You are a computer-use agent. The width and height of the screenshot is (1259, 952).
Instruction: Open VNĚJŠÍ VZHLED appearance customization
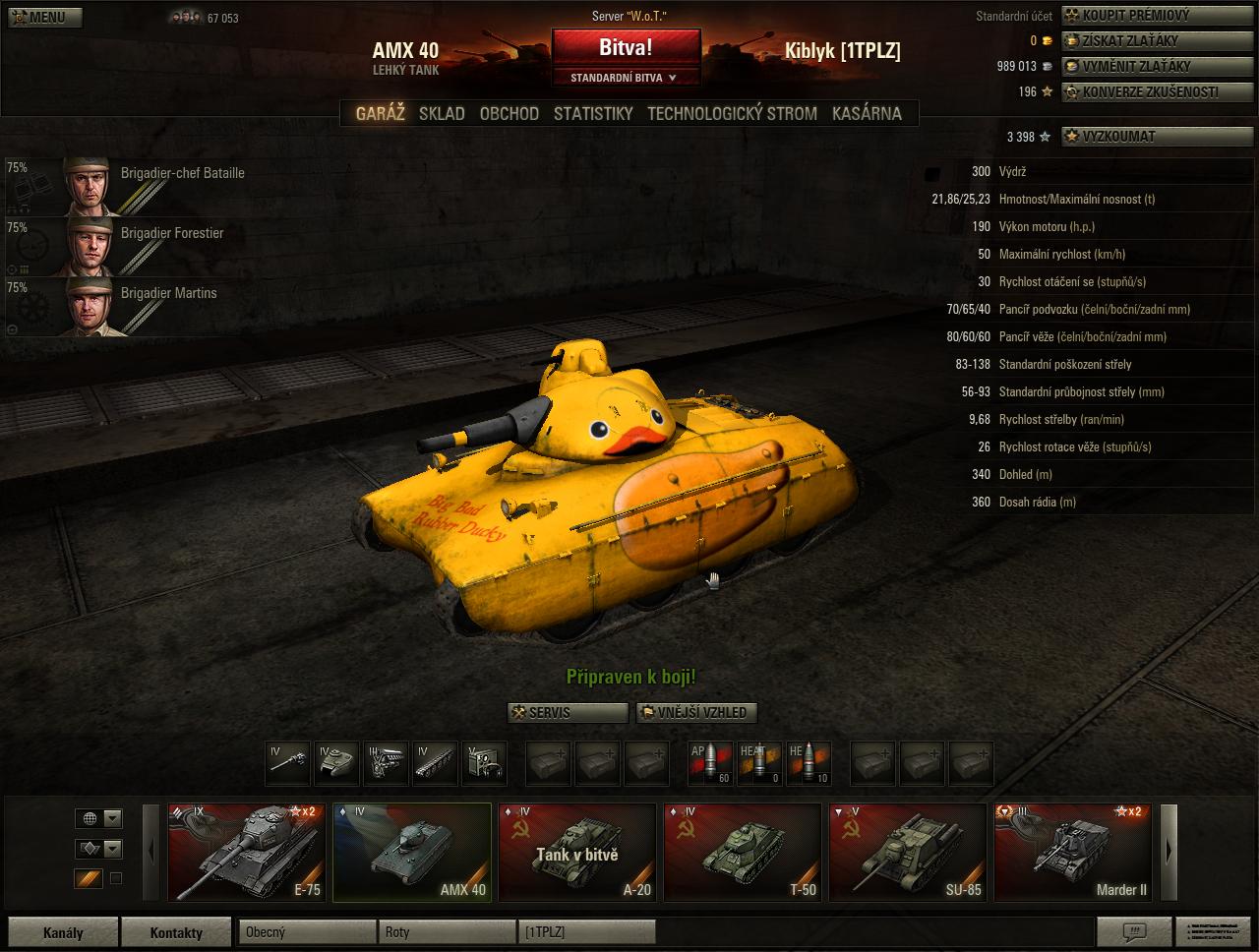tap(697, 712)
